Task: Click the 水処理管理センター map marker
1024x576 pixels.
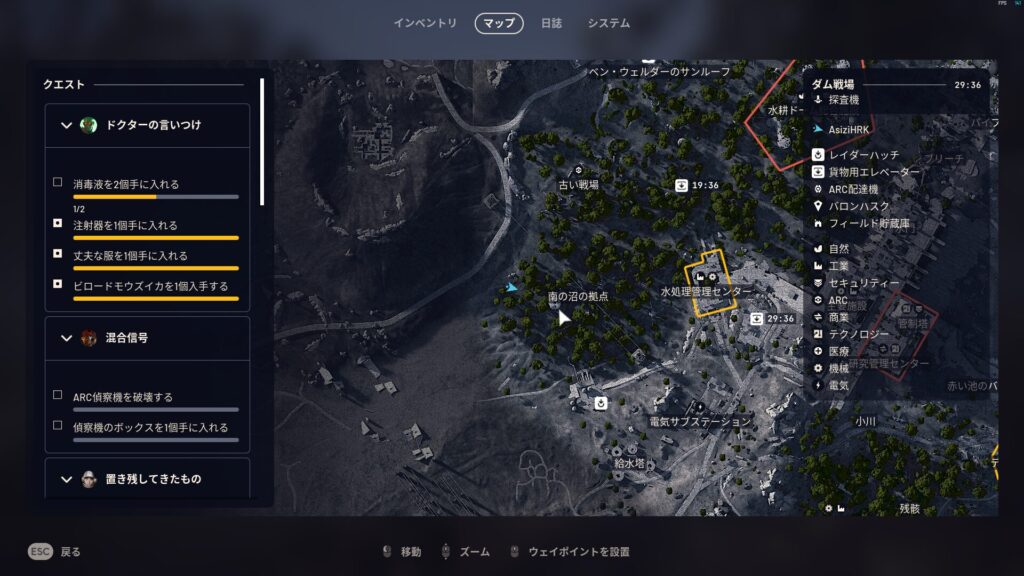Action: click(706, 290)
